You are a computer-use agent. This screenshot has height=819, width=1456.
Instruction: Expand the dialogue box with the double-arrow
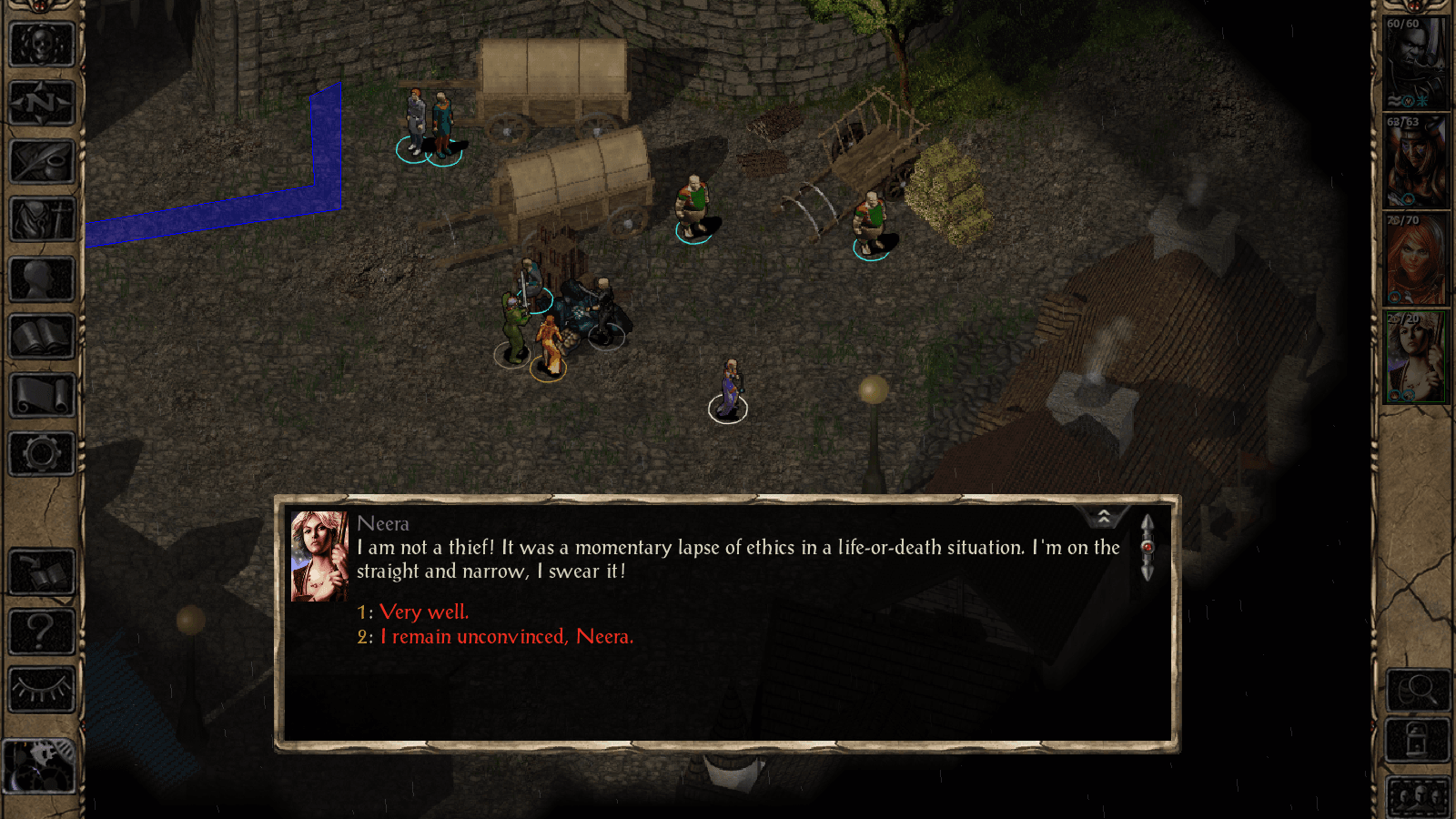click(1104, 517)
